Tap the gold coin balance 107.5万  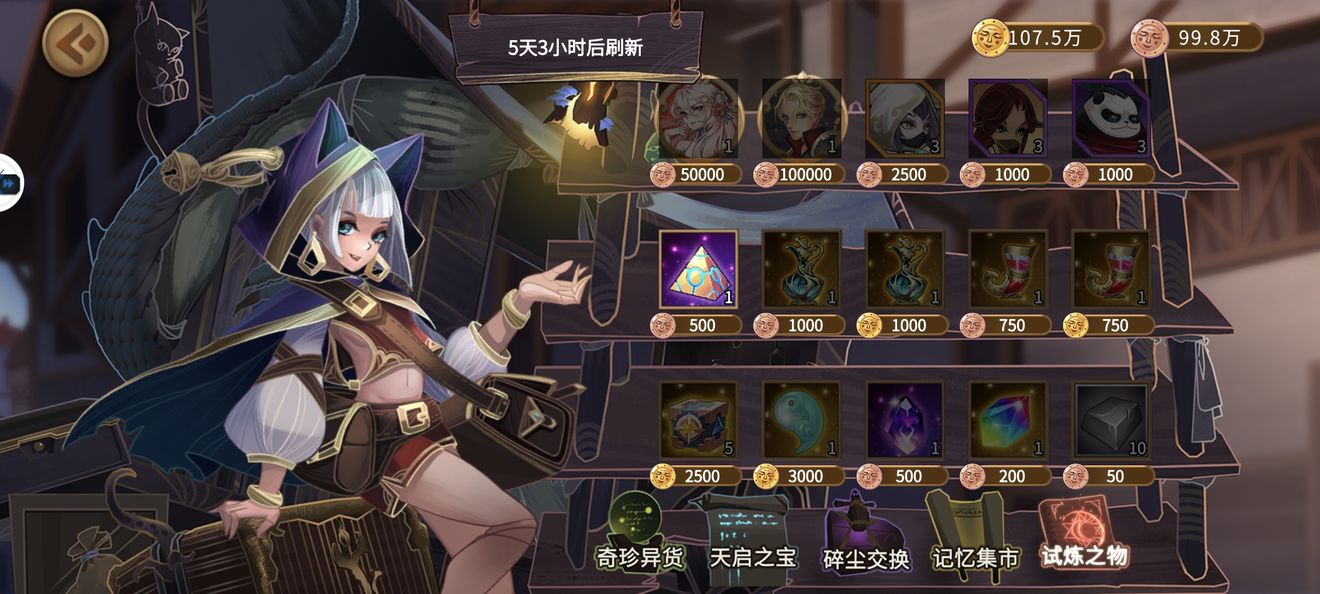point(1038,38)
